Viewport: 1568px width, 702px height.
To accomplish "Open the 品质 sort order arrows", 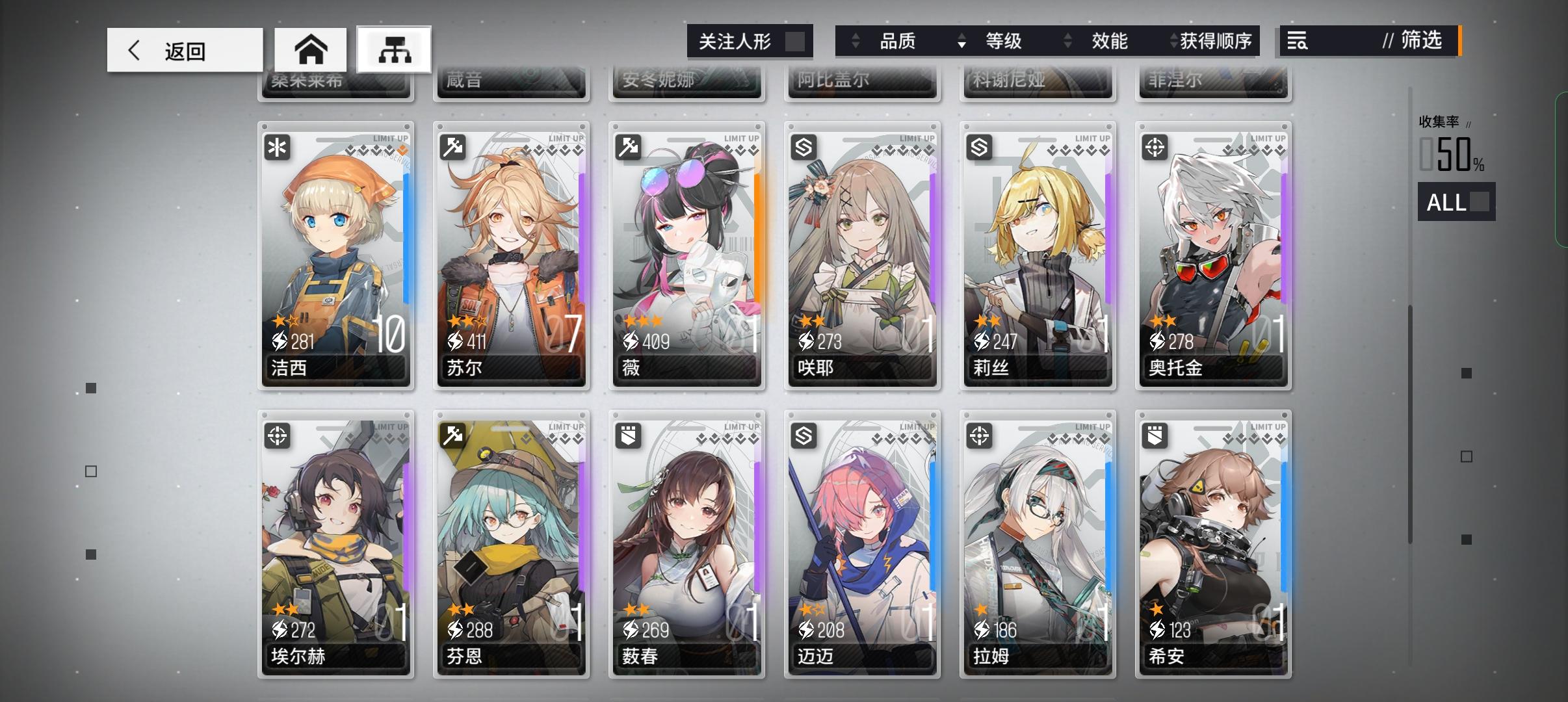I will point(856,41).
